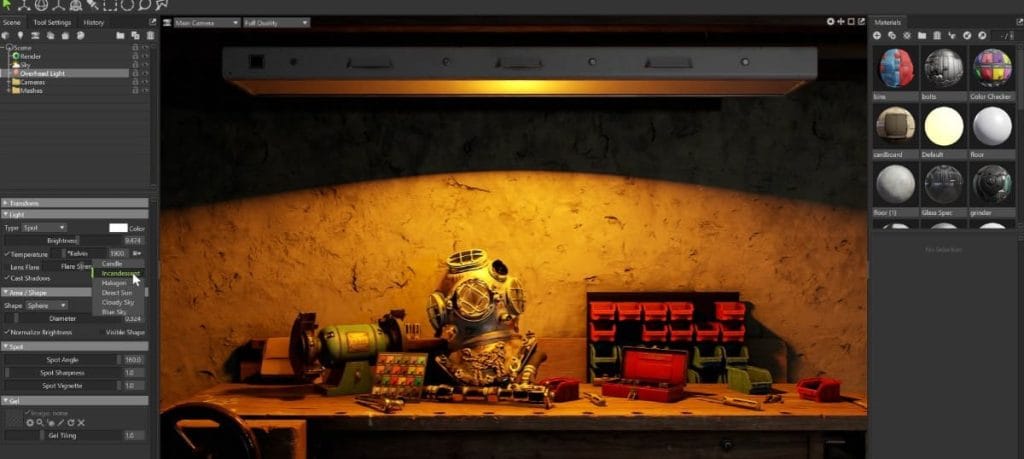Screen dimensions: 1024x459
Task: Open the light Shape dropdown
Action: (x=46, y=306)
